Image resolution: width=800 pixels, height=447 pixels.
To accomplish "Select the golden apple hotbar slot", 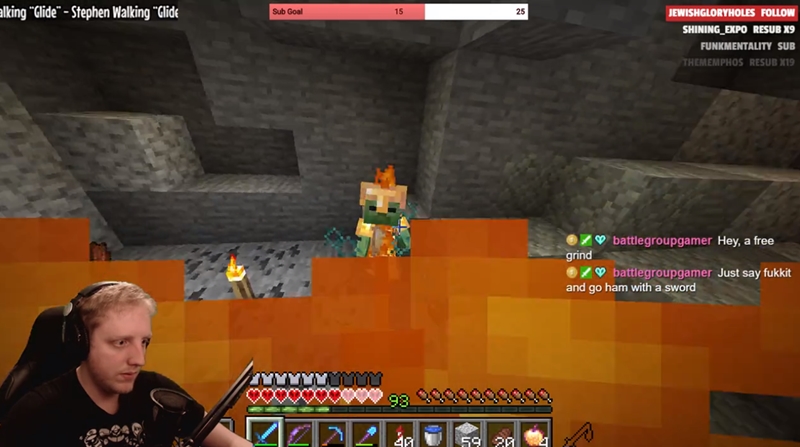I will 536,434.
